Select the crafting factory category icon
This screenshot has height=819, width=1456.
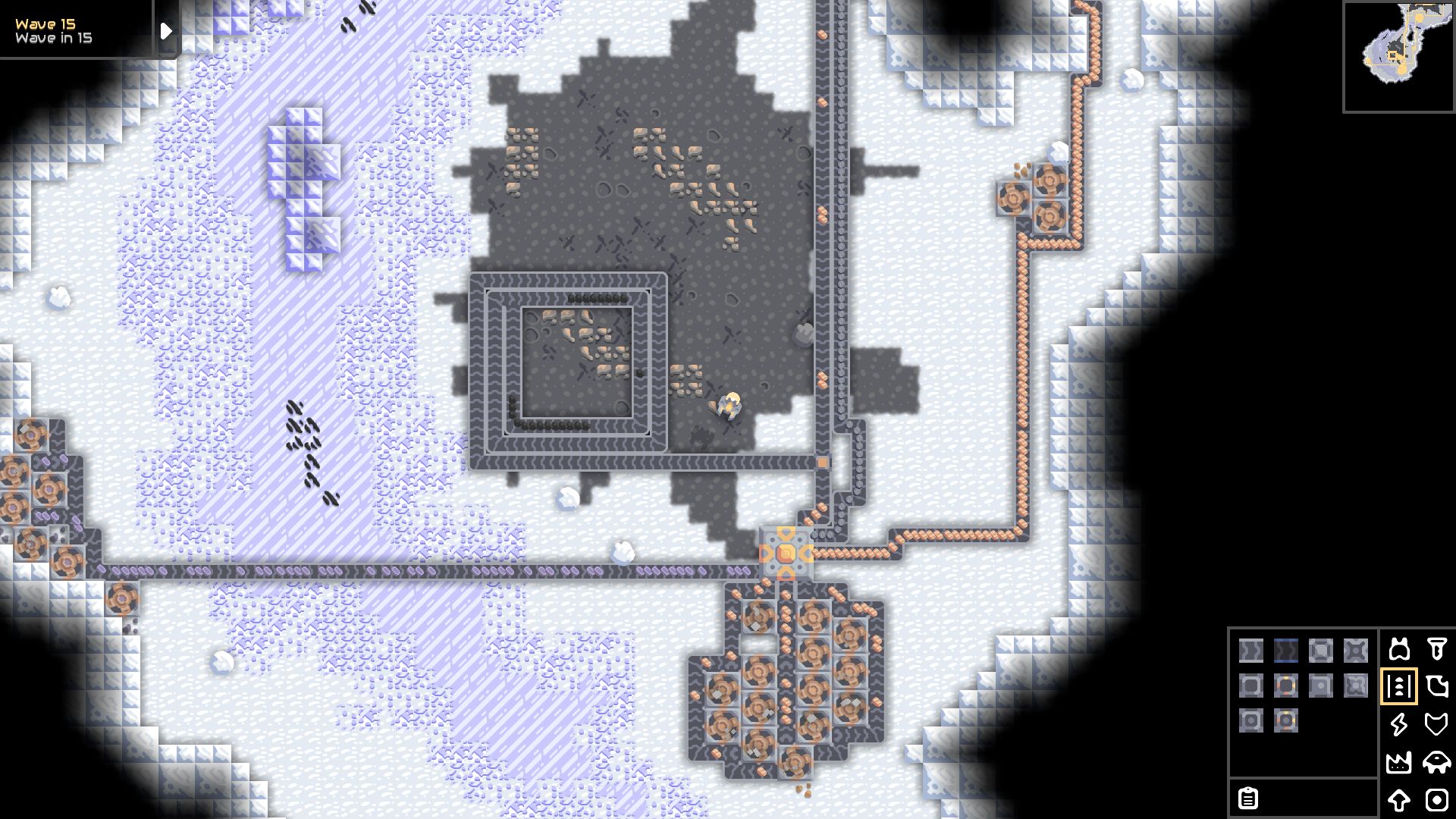click(1399, 762)
